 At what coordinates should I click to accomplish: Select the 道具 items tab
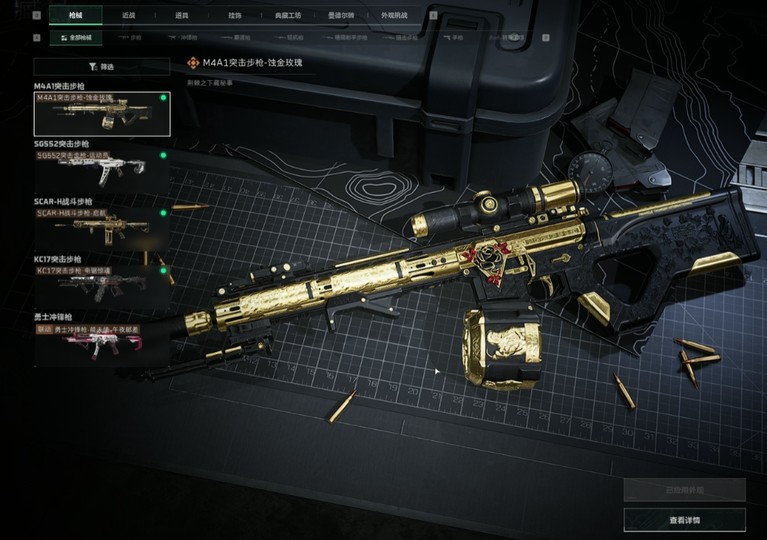[x=181, y=16]
